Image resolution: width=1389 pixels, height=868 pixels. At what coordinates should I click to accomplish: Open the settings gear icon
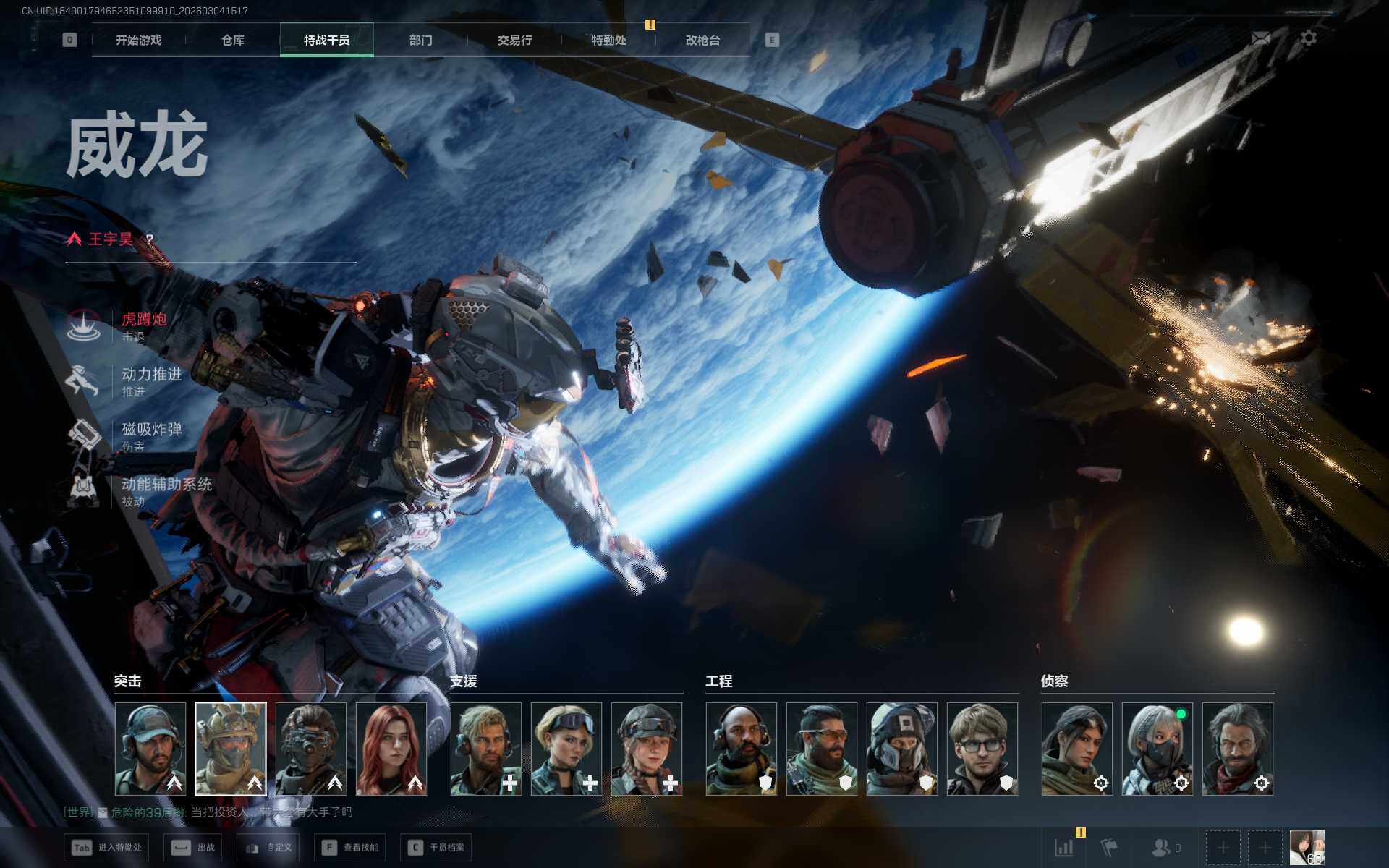coord(1309,38)
